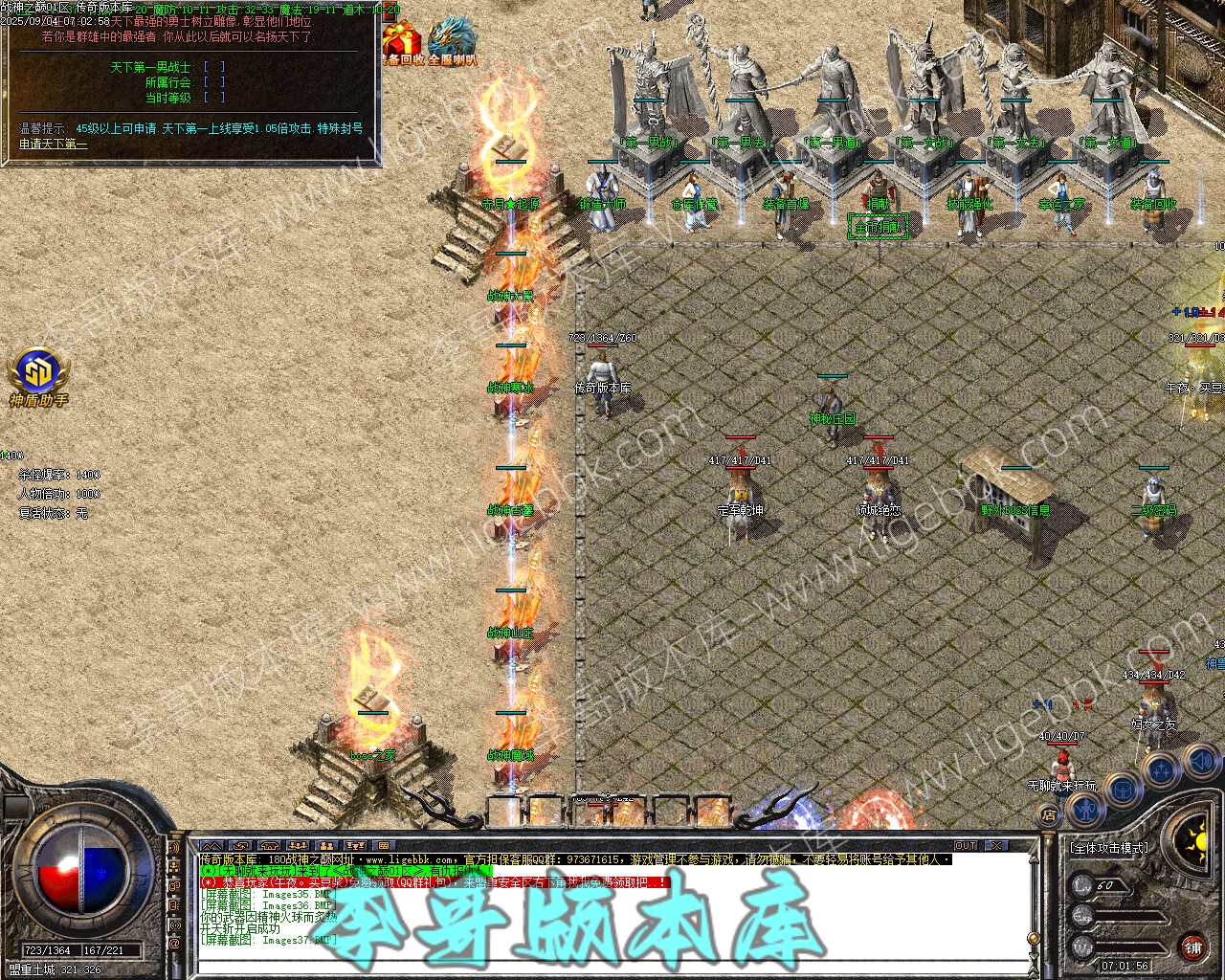Open the 店 shop button
The image size is (1225, 980).
pos(1049,815)
